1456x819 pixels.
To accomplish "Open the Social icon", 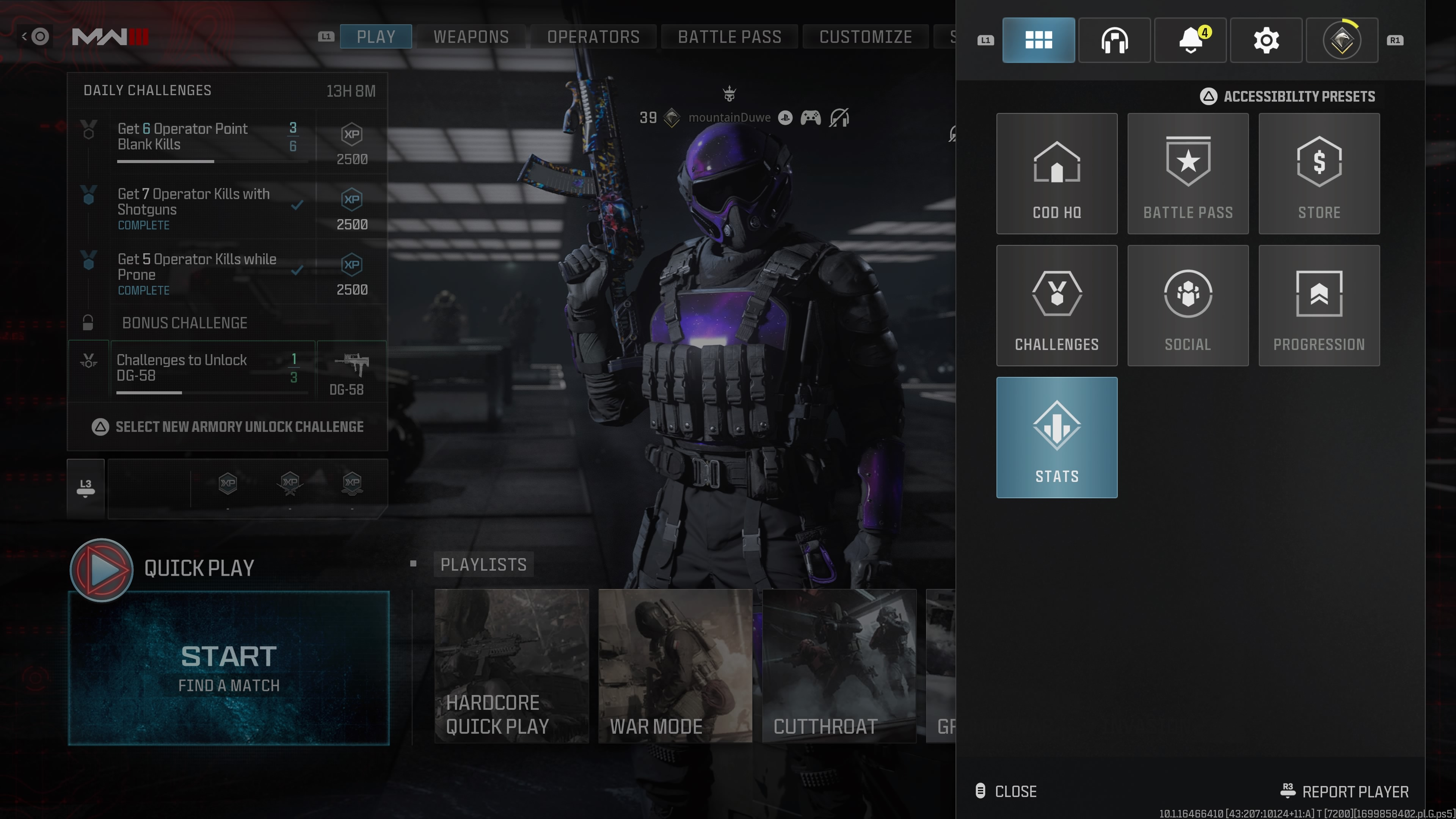I will (1188, 306).
